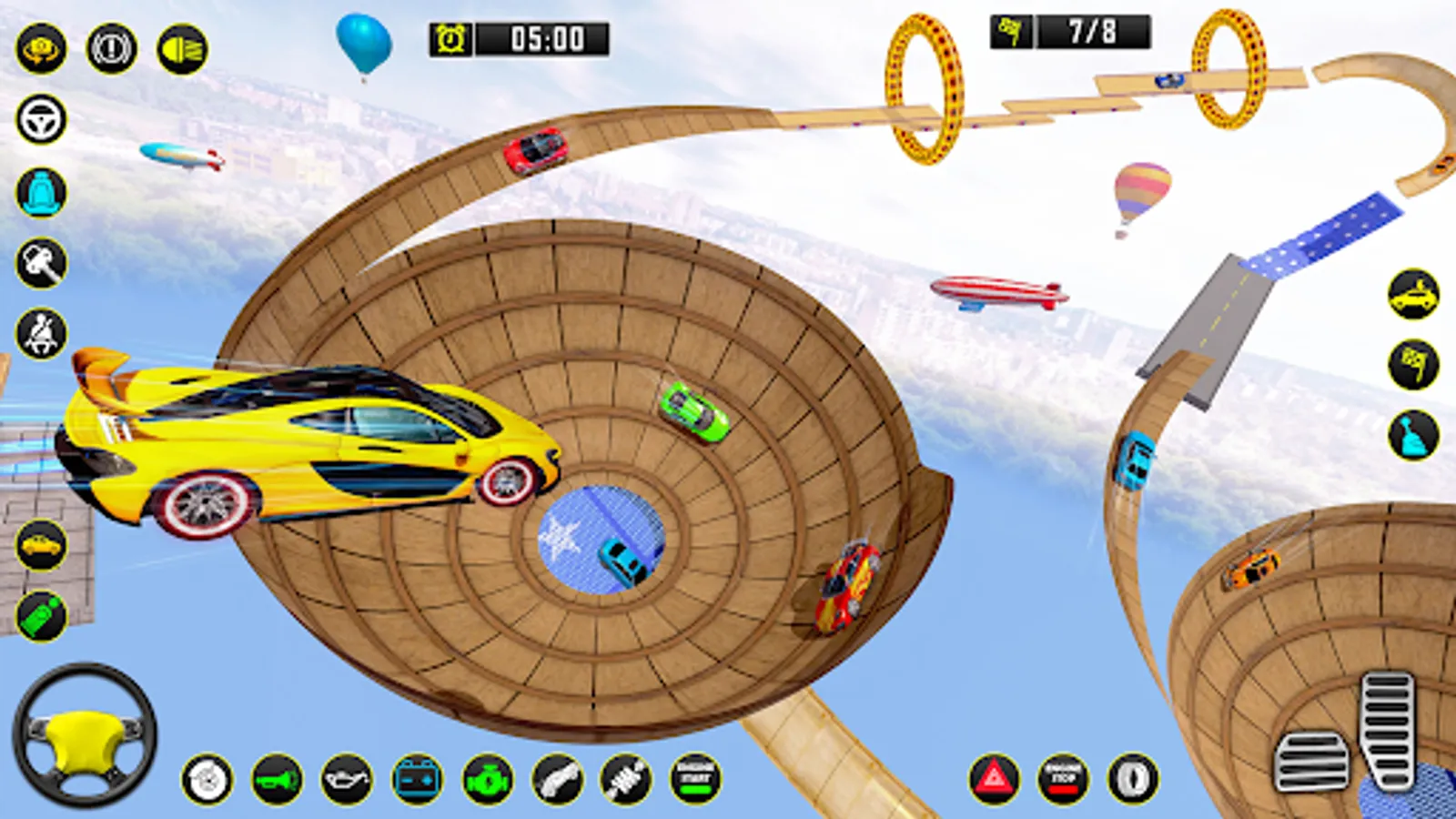Hit the Engine Start button
Image resolution: width=1456 pixels, height=819 pixels.
point(696,780)
